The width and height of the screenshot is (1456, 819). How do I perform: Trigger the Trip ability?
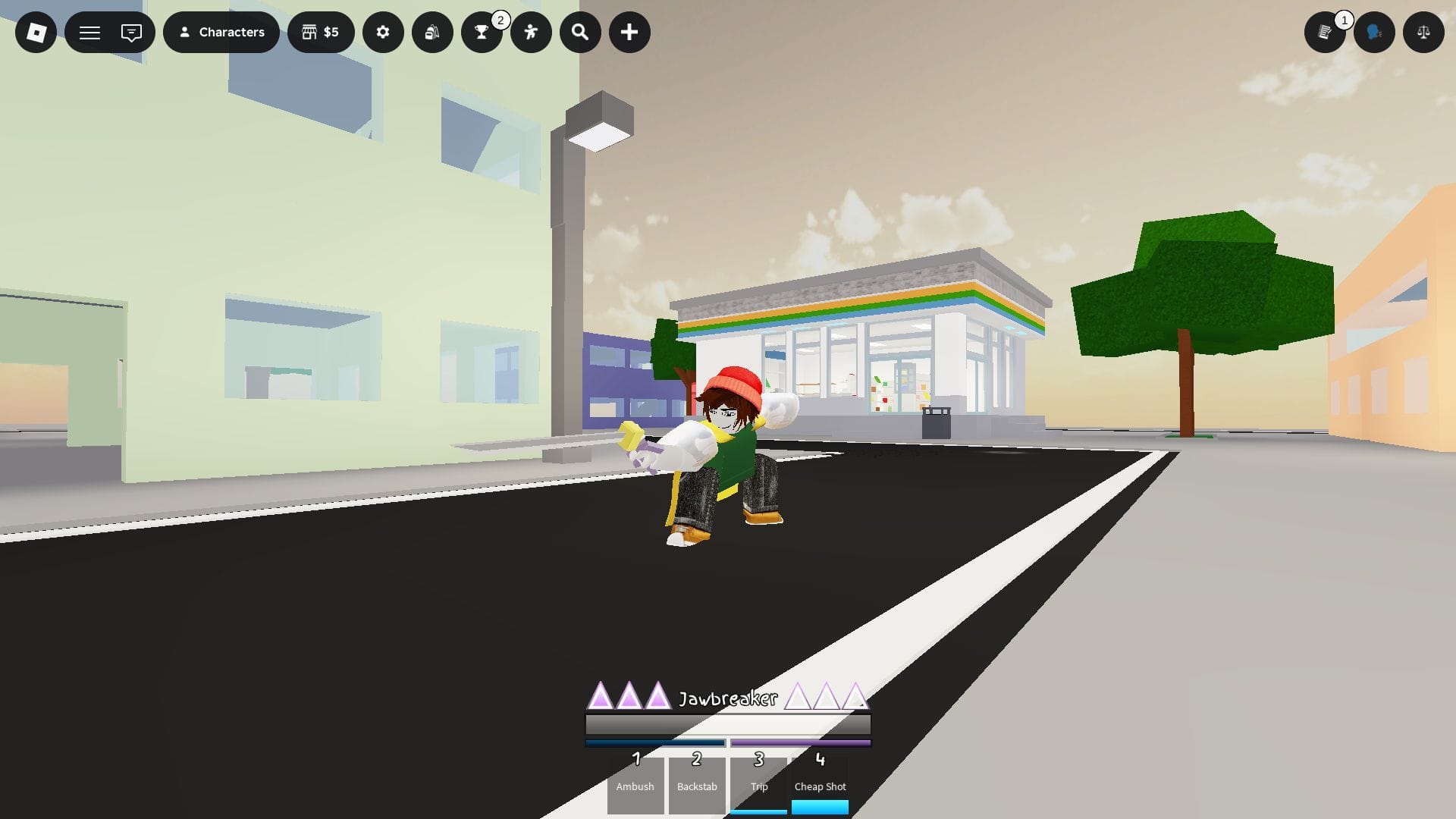(x=758, y=785)
